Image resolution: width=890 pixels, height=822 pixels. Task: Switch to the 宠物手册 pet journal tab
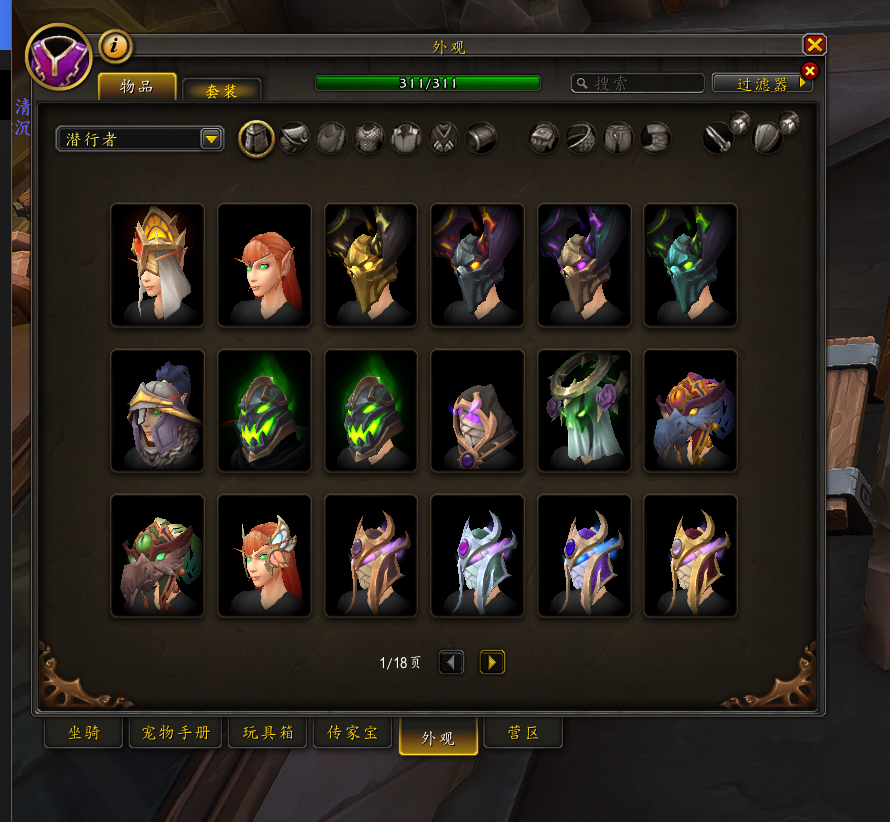pyautogui.click(x=175, y=733)
